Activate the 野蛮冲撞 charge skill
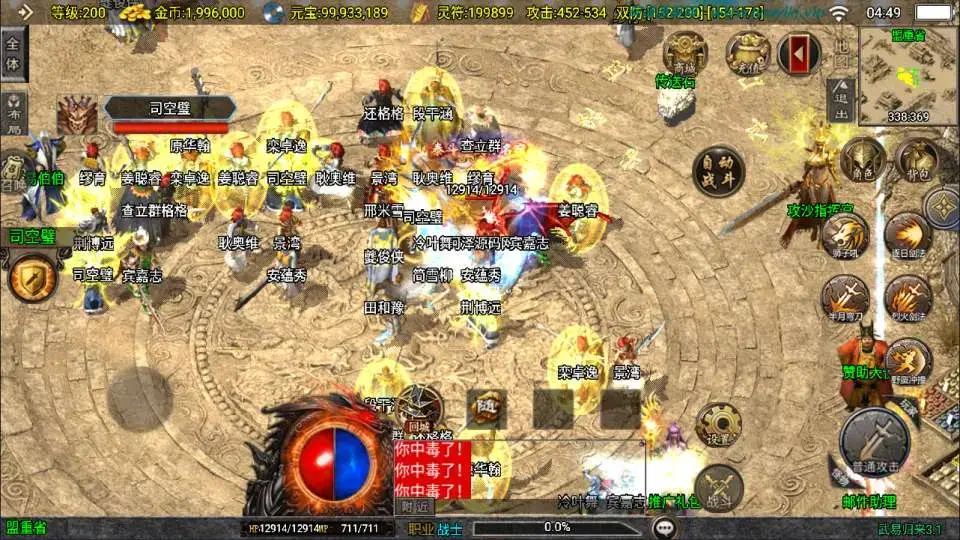The width and height of the screenshot is (960, 540). (907, 361)
